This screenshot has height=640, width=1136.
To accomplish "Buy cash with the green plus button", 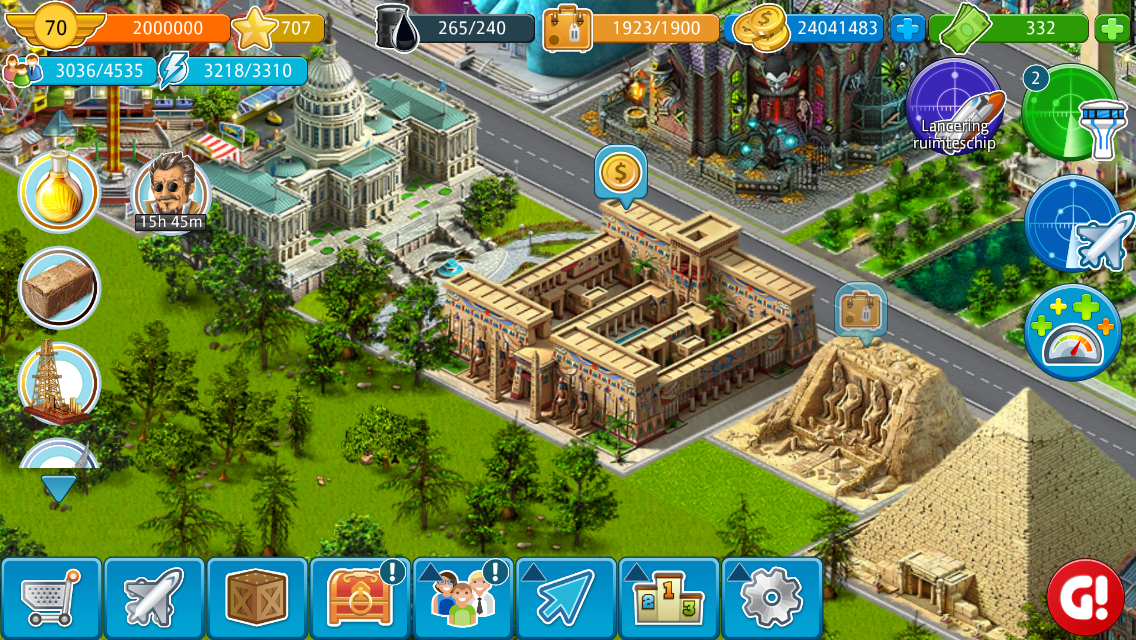I will [x=1112, y=29].
